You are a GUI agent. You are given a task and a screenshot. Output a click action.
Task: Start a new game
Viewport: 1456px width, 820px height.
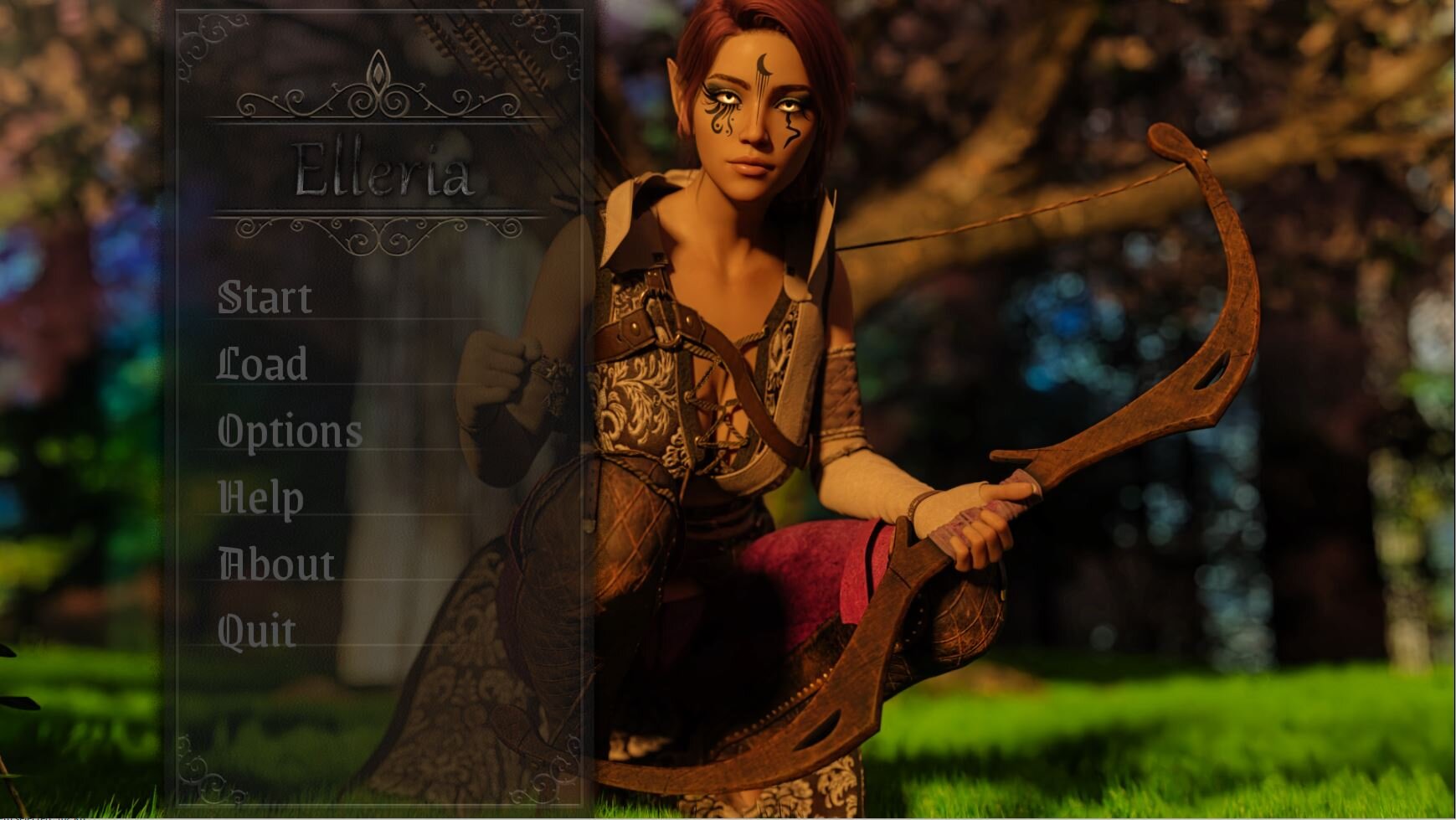click(x=265, y=297)
